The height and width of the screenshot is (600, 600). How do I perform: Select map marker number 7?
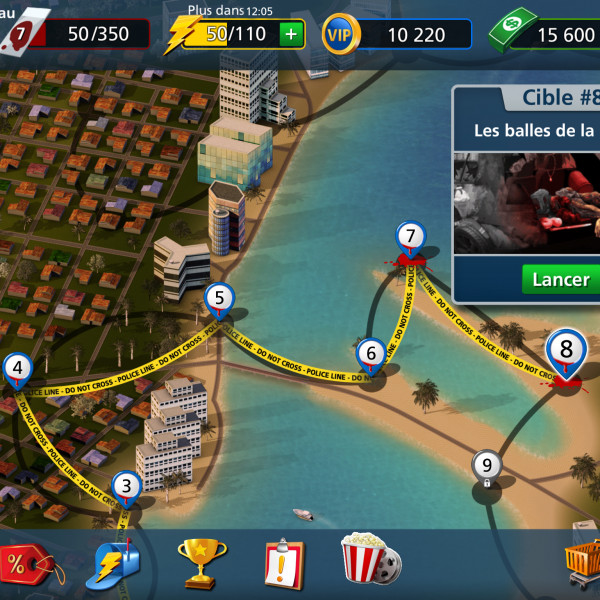[x=407, y=239]
